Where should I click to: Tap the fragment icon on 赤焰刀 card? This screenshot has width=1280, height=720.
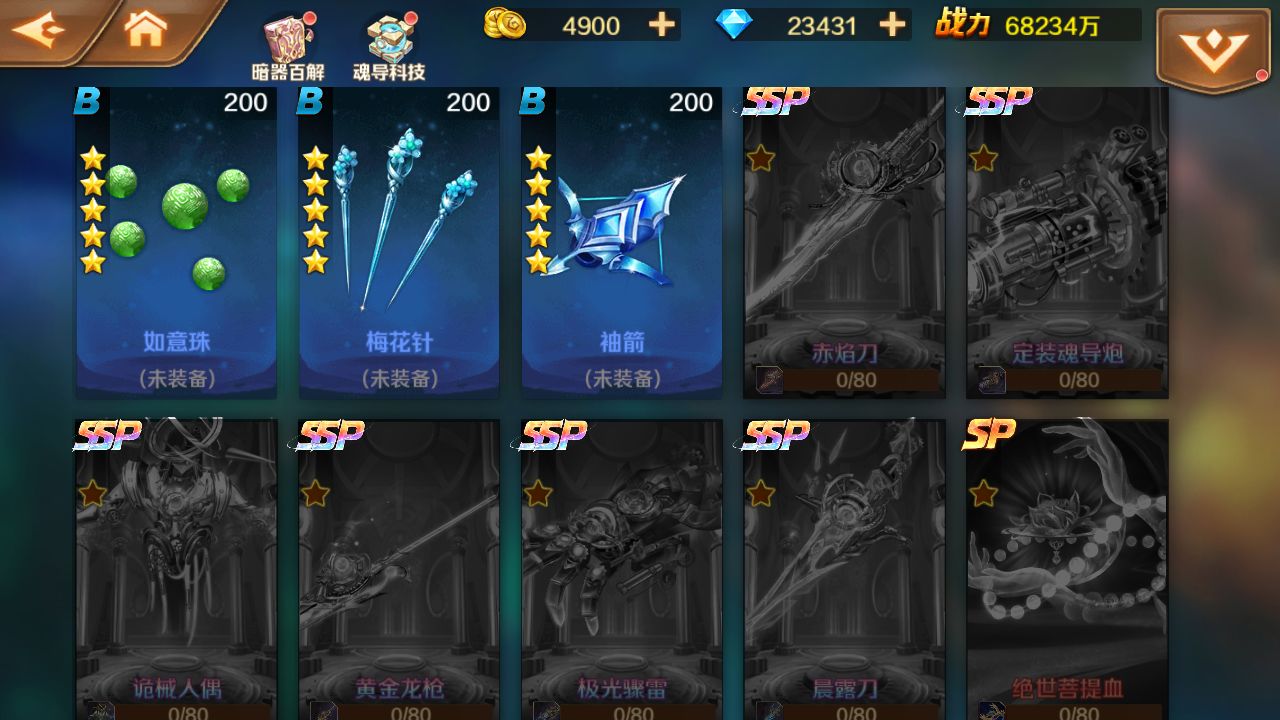(x=768, y=380)
